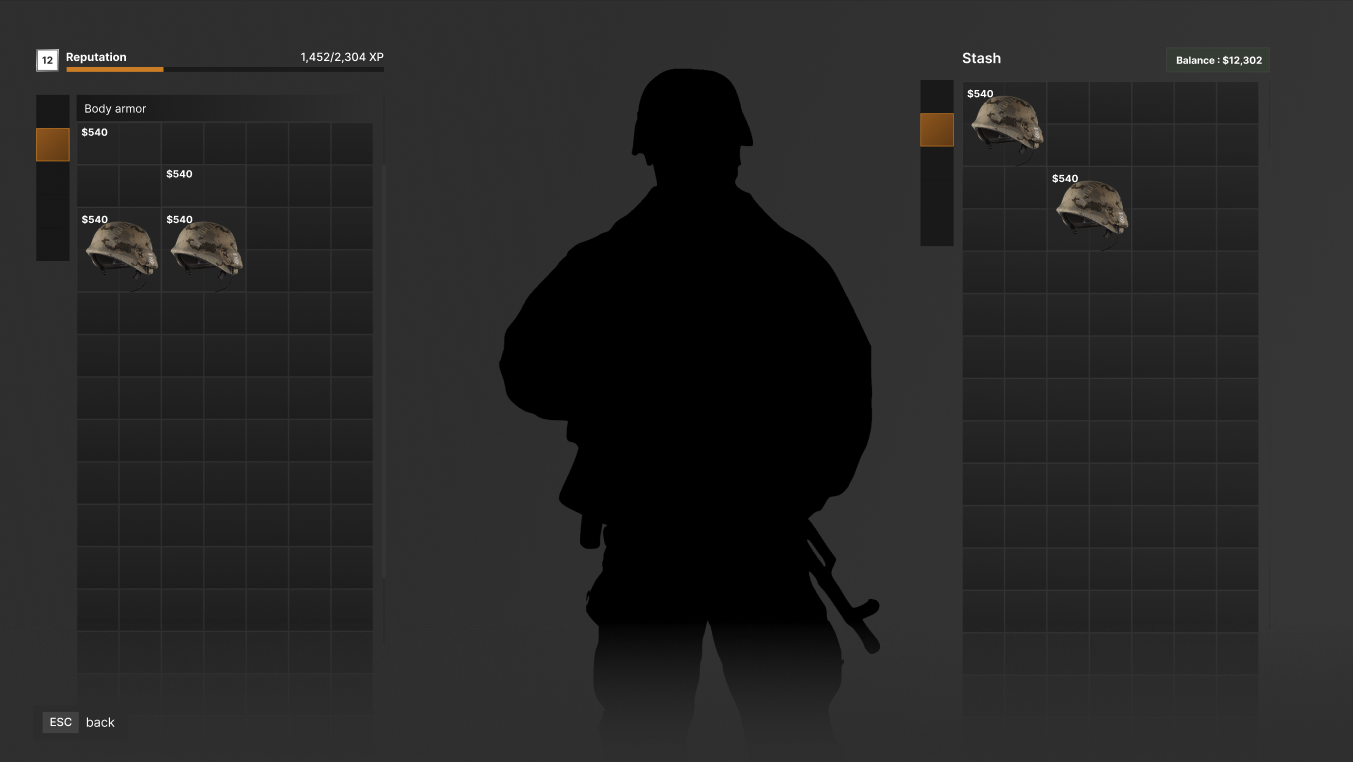Click the Balance : $12,302 display
Screen dimensions: 1353x762
coord(1217,60)
